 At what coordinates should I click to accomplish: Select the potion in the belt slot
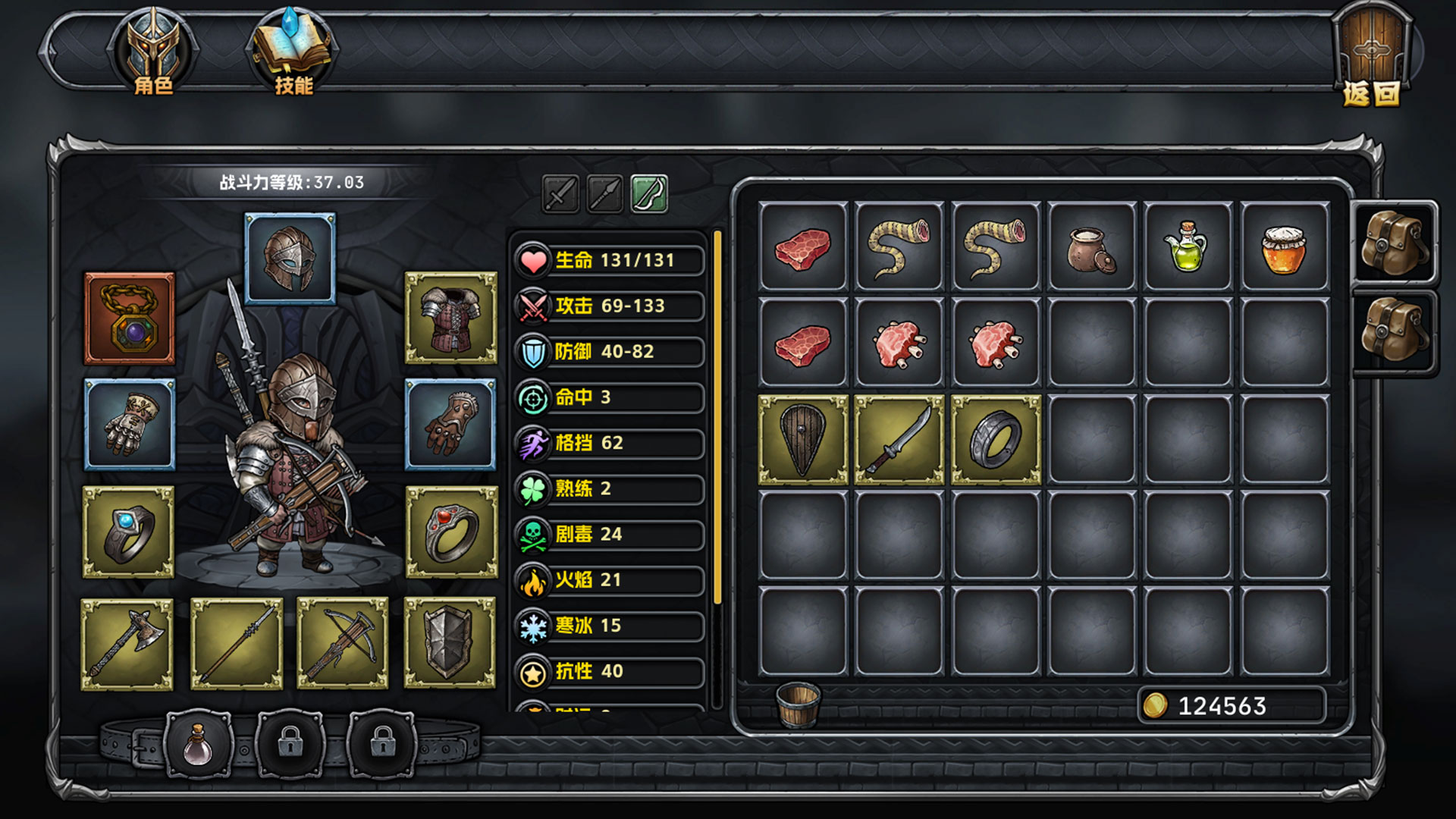click(199, 745)
